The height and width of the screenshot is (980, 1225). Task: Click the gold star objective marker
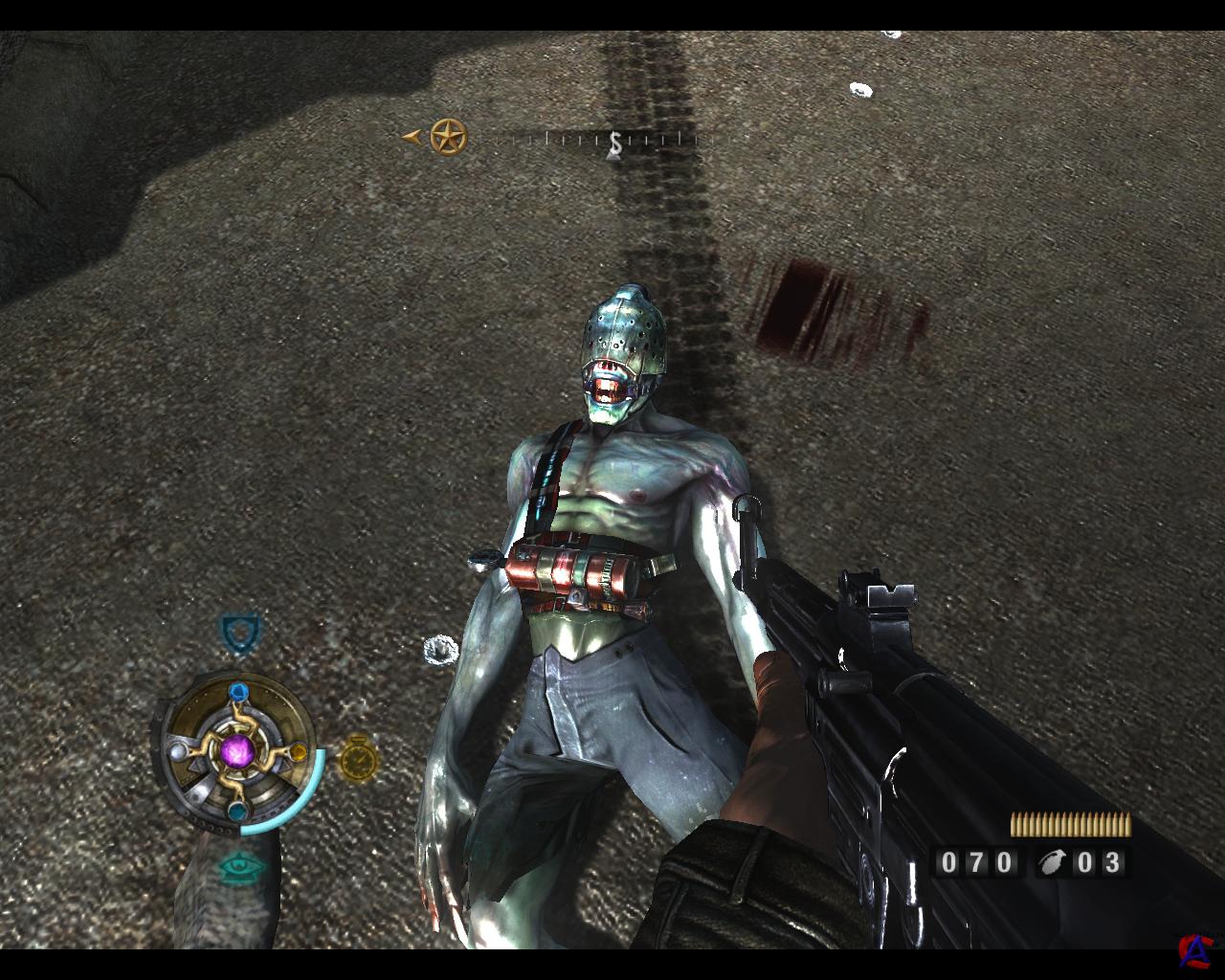click(x=448, y=138)
